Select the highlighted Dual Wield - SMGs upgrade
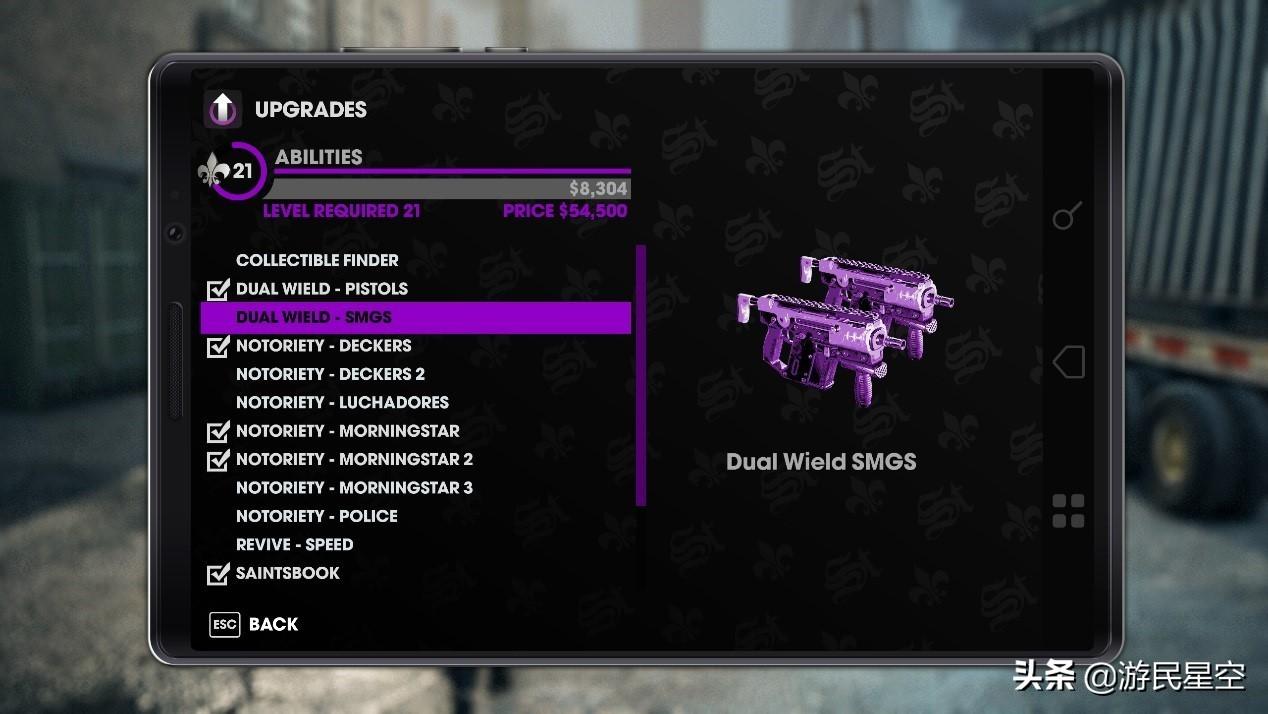The image size is (1268, 714). (x=314, y=317)
